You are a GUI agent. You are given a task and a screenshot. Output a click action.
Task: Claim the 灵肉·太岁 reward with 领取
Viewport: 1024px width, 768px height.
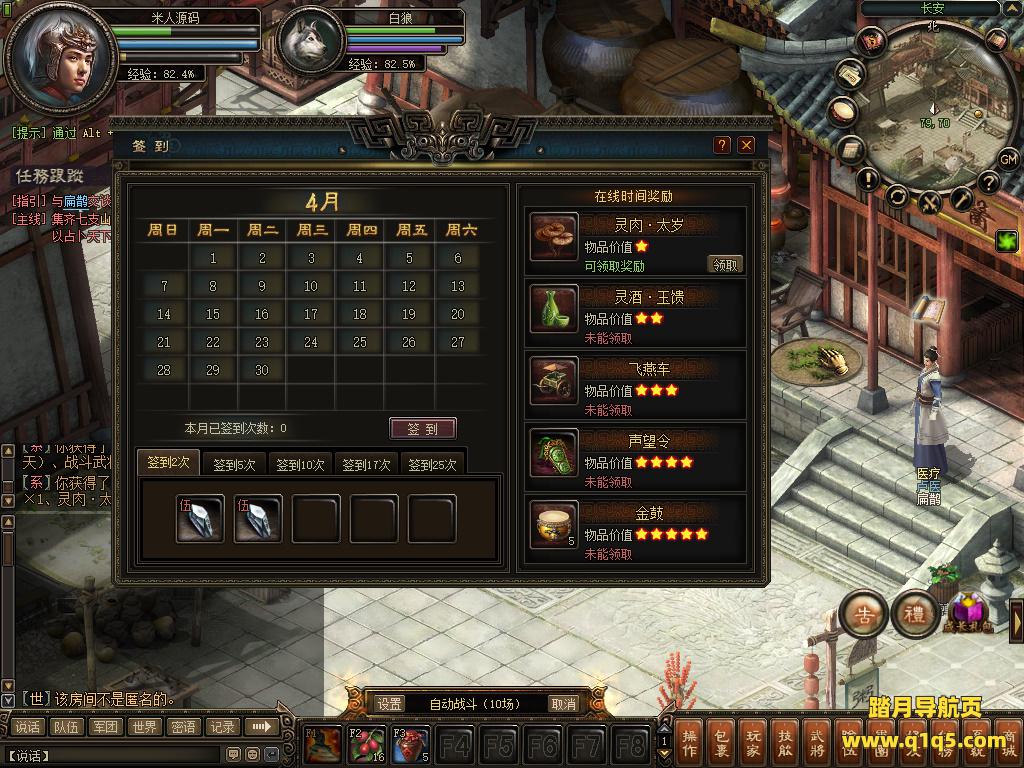pos(725,265)
